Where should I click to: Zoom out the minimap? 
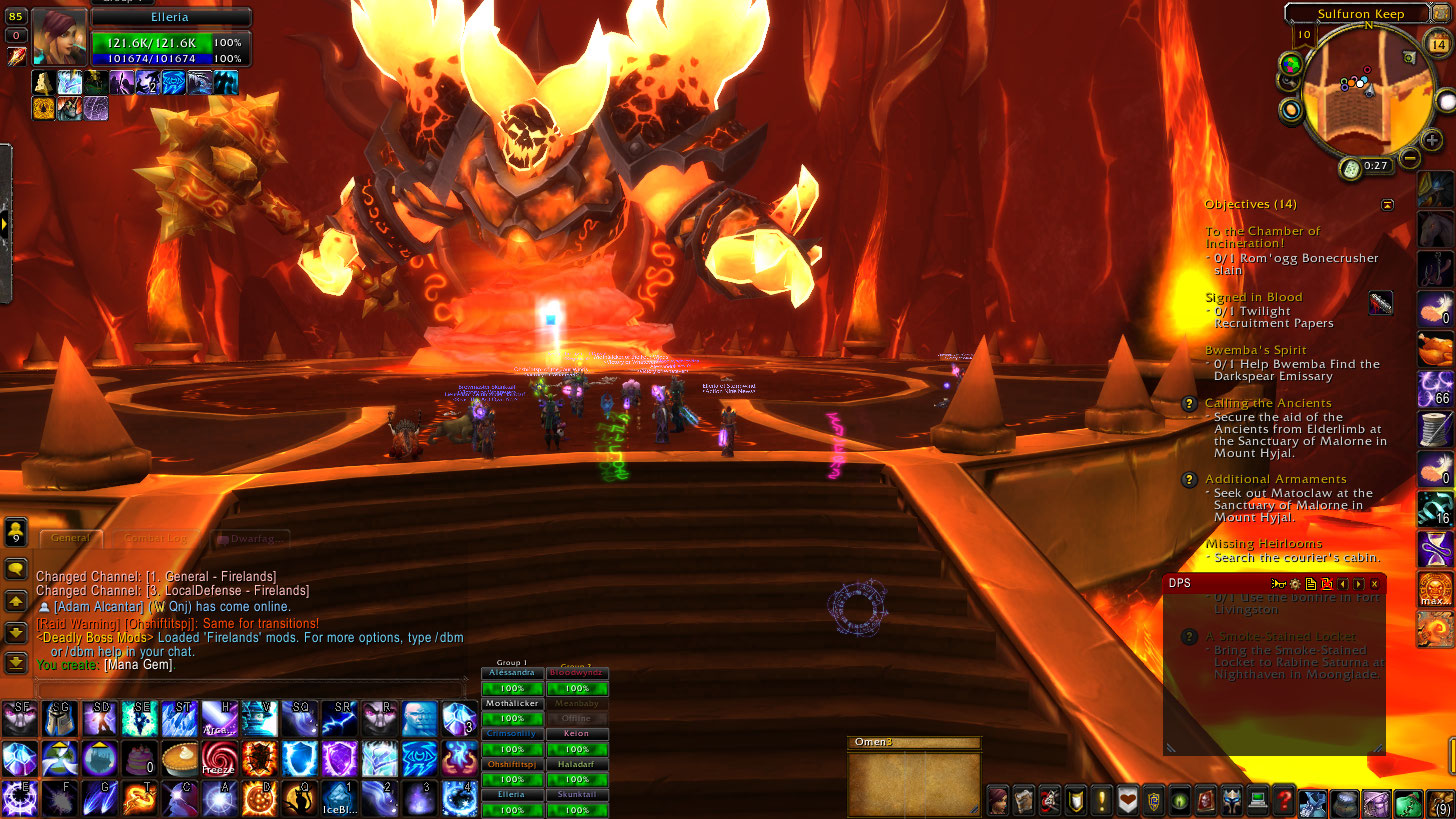(1410, 157)
